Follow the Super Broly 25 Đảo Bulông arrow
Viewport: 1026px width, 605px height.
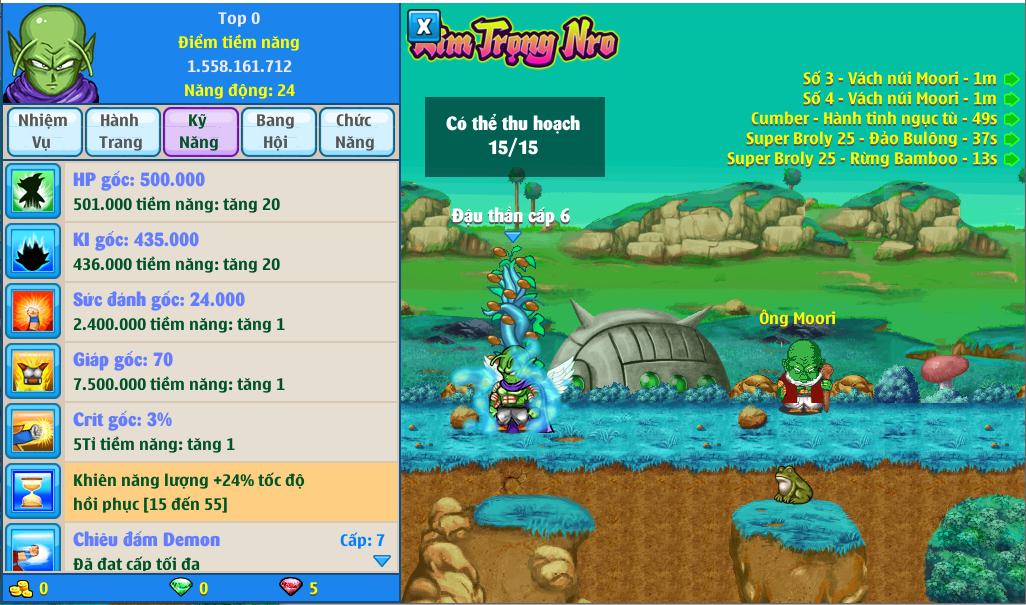tap(1012, 139)
